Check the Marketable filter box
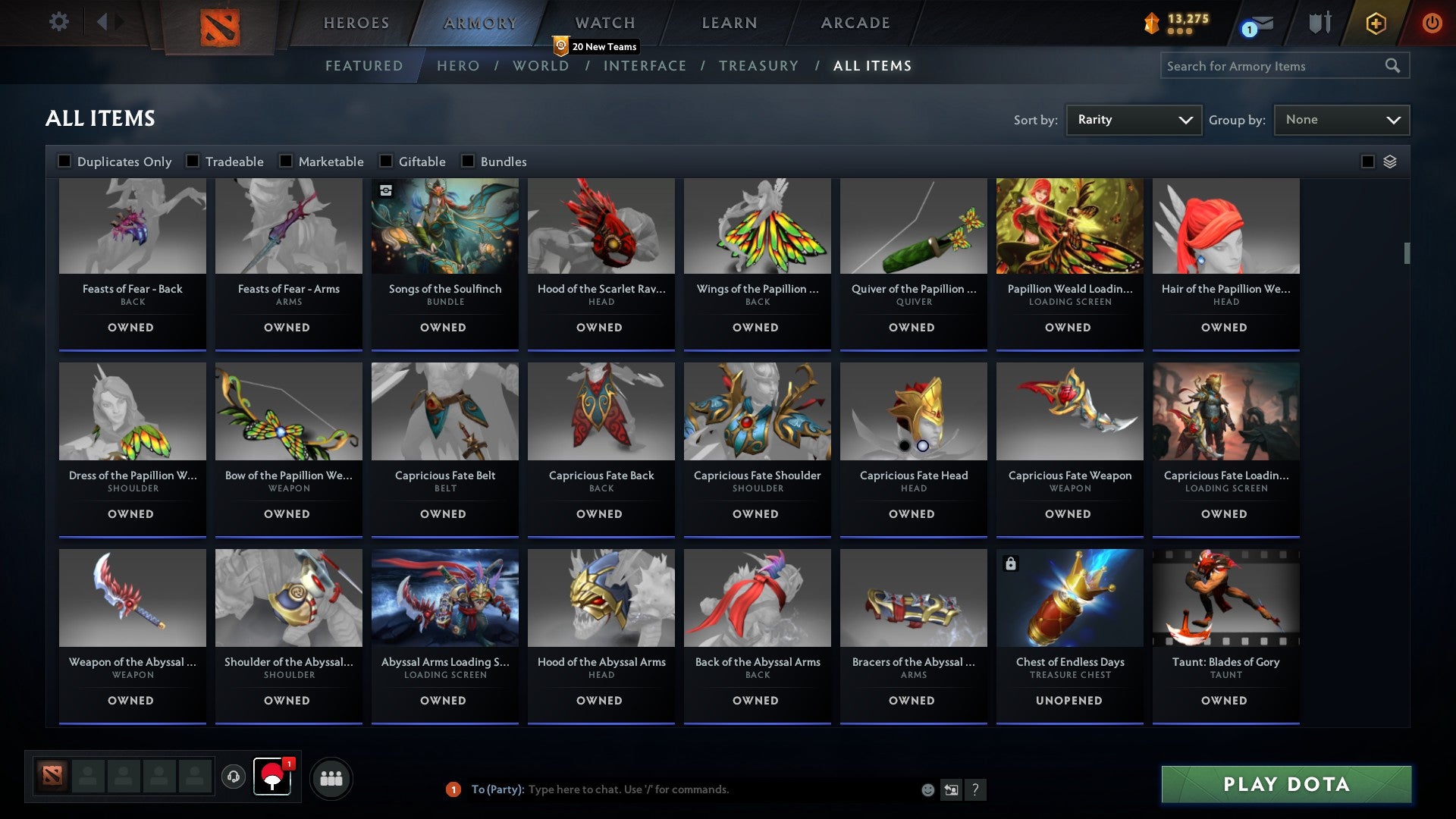Image resolution: width=1456 pixels, height=819 pixels. click(x=284, y=161)
